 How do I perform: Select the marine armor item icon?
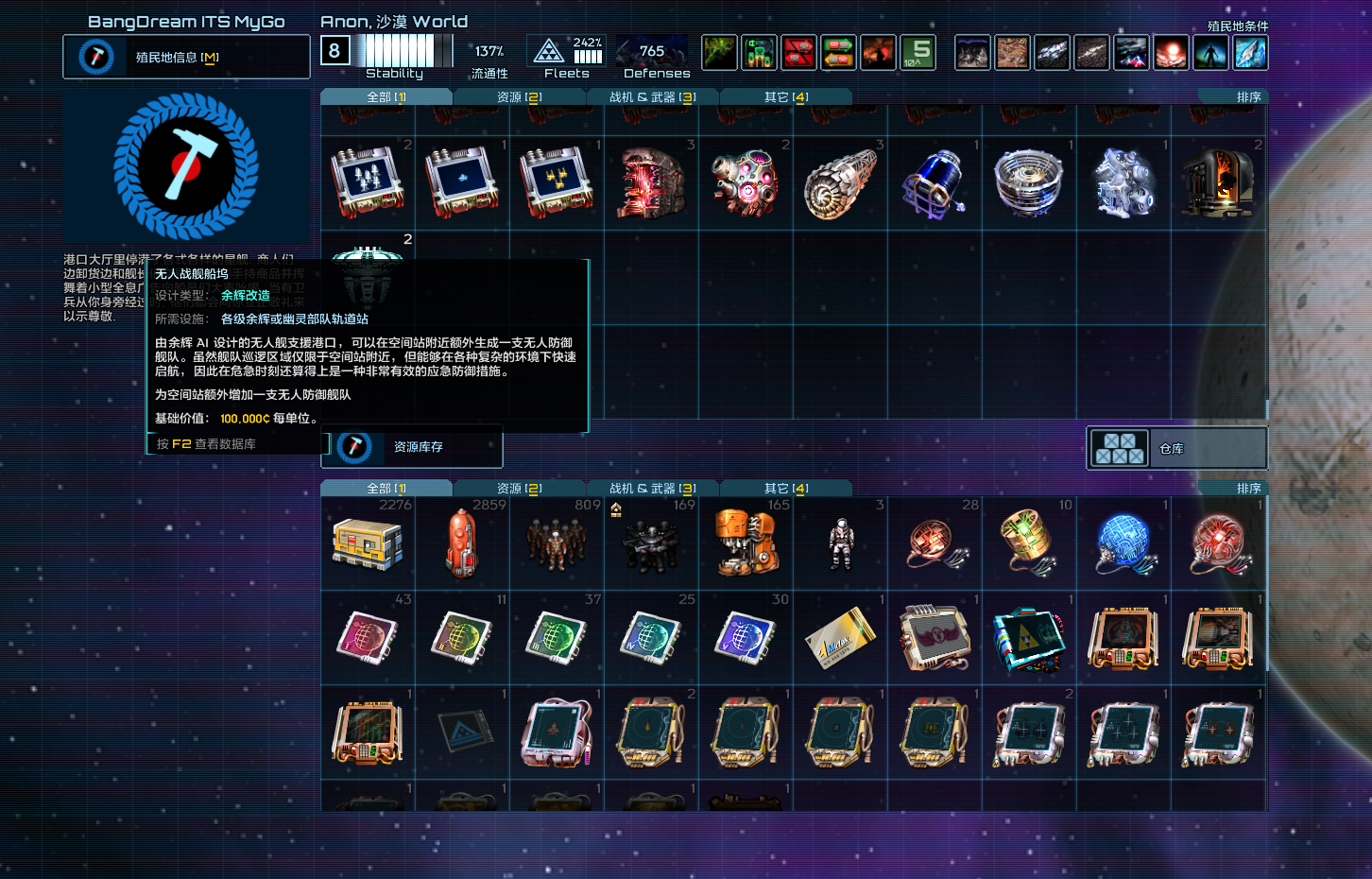tap(839, 542)
